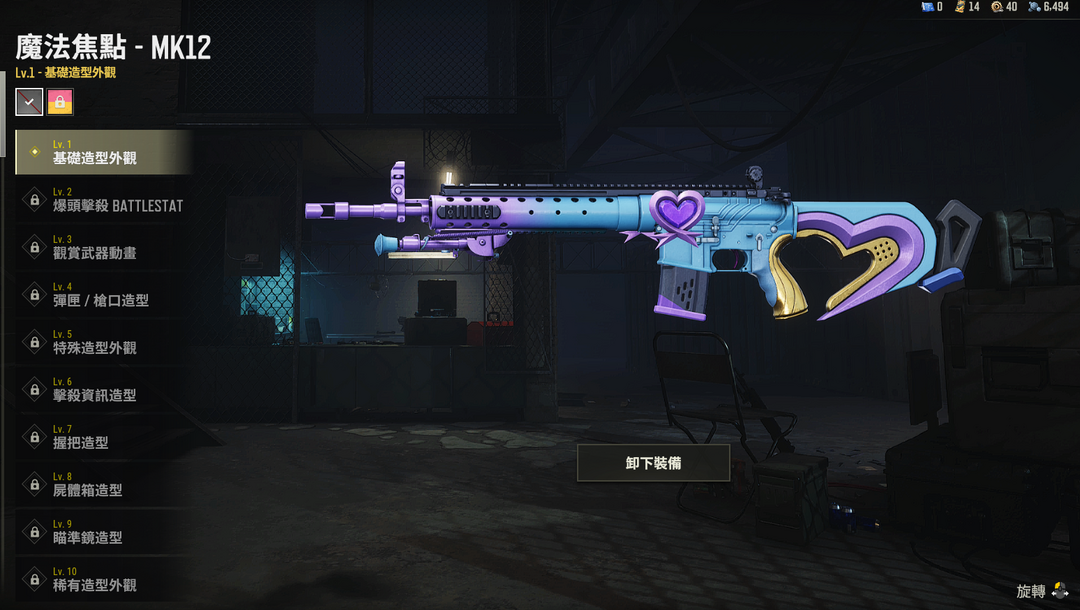Select Lv. 9 瞄準鏡造型 entry
Screen dimensions: 1080x610
(103, 532)
